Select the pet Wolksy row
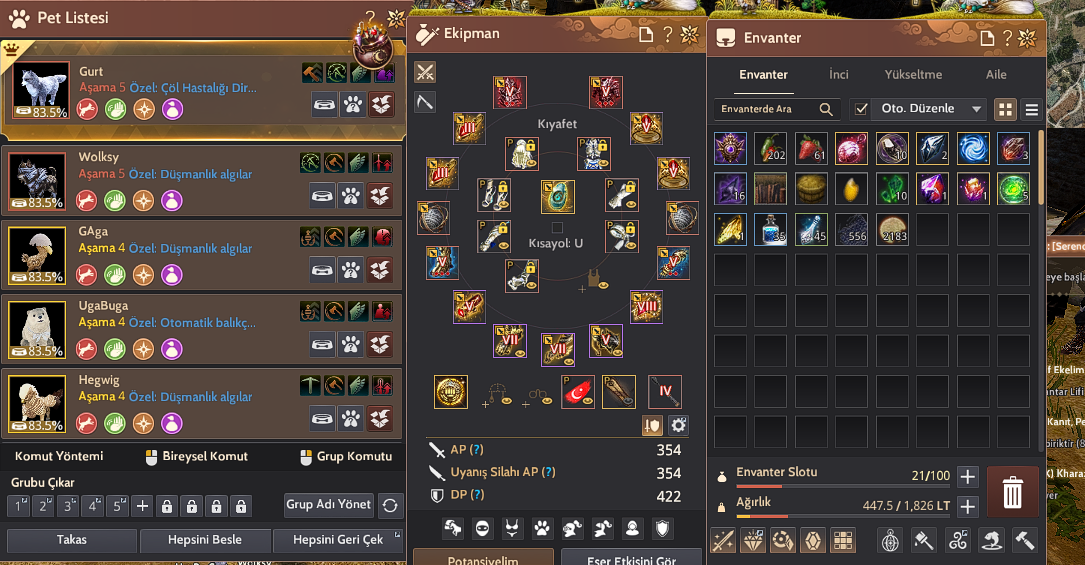 coord(150,180)
